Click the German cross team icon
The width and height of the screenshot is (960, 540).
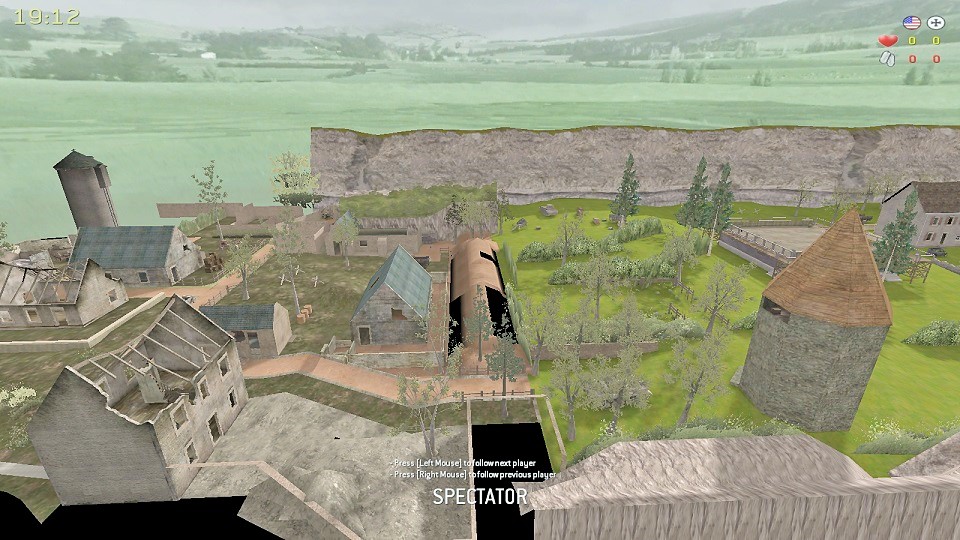tap(936, 22)
